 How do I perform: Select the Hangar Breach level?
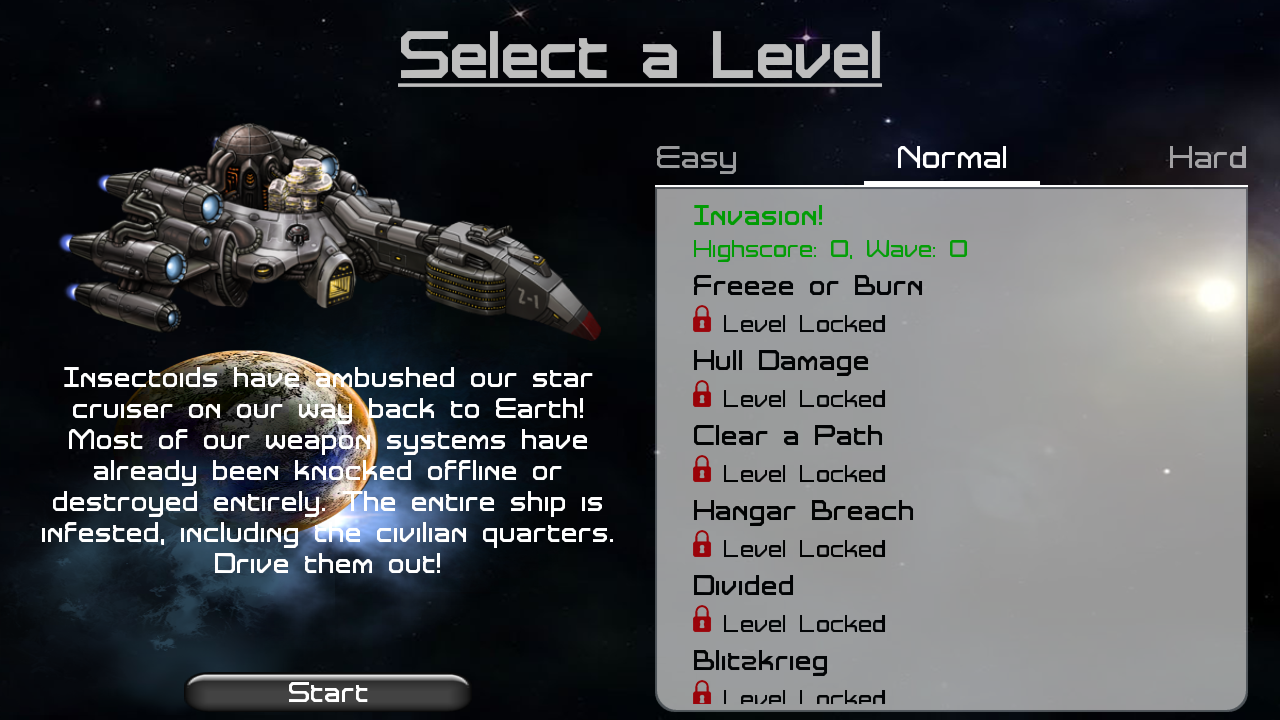coord(803,511)
